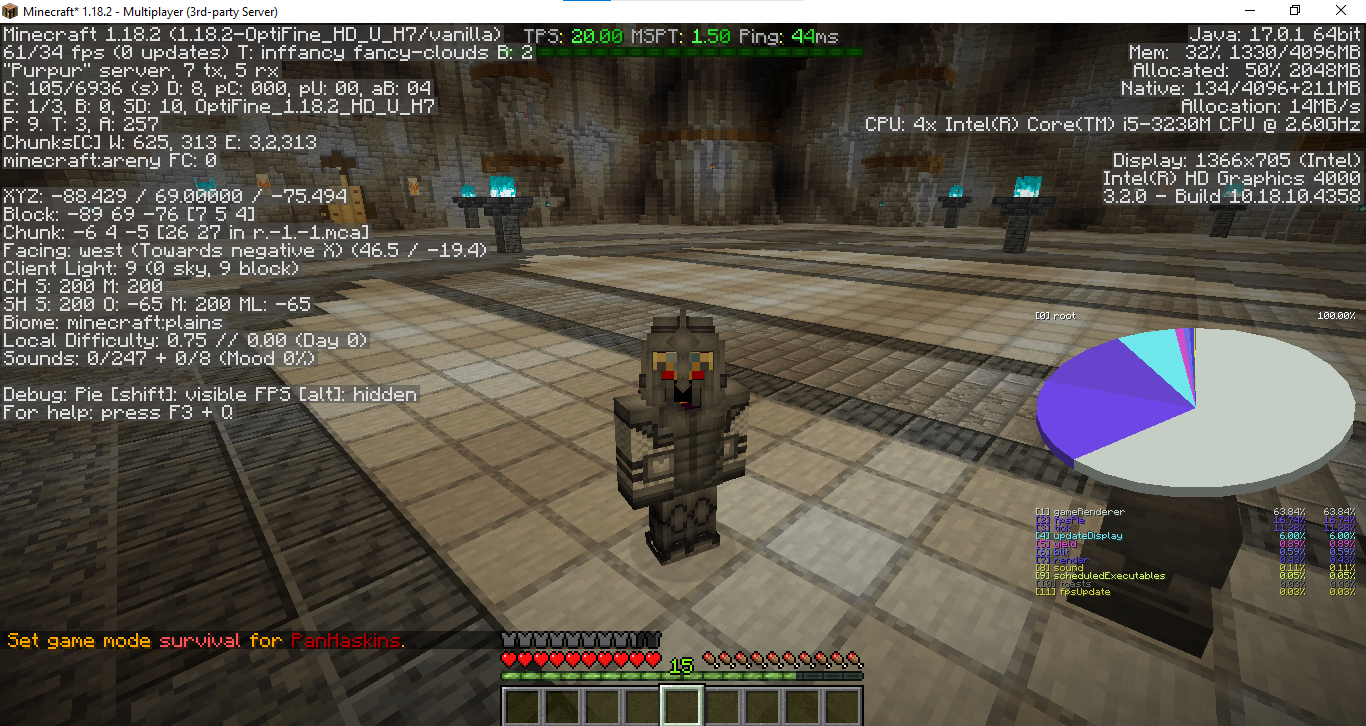Screen dimensions: 1366x726
Task: Click the first drumstick in the hunger bar
Action: [707, 660]
